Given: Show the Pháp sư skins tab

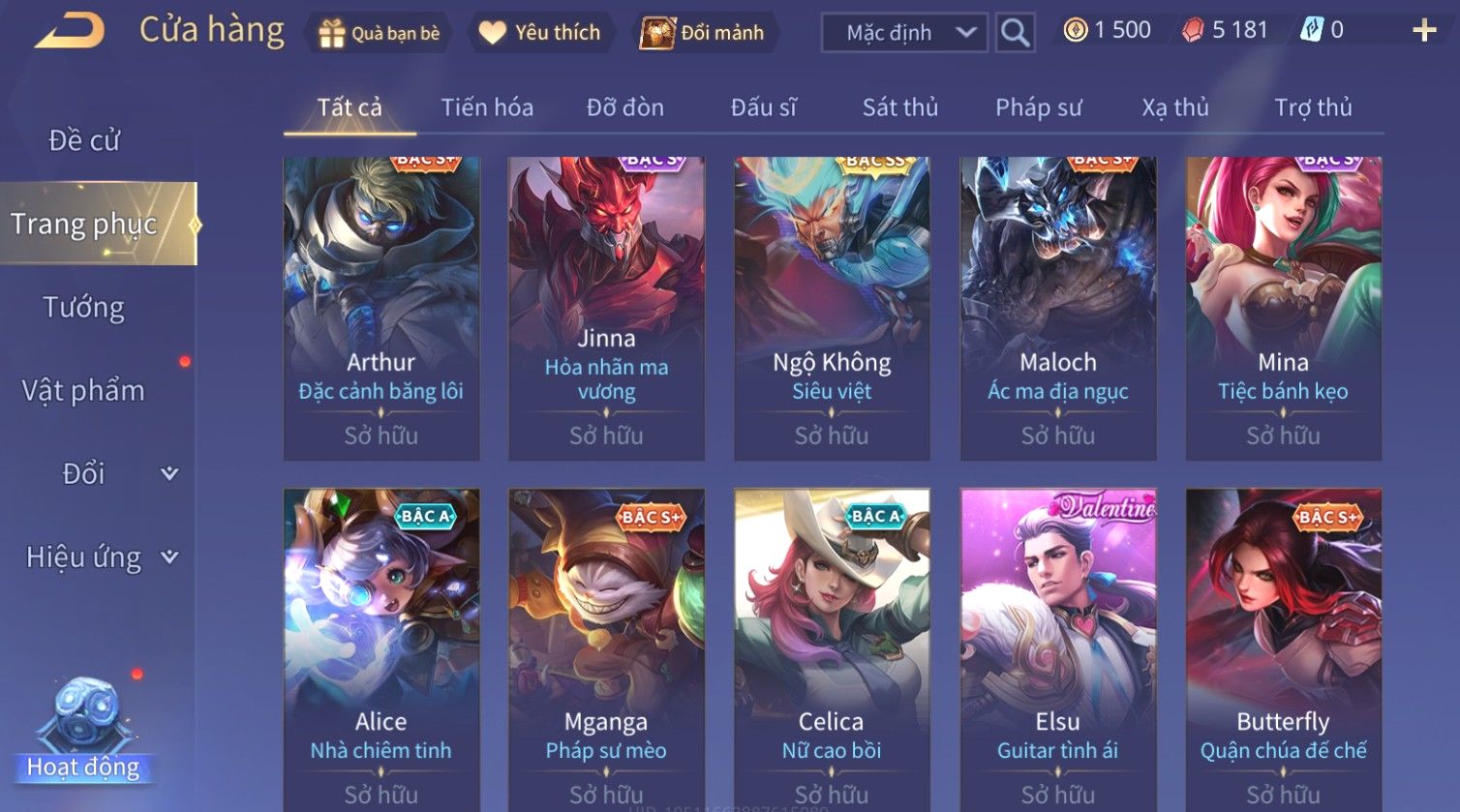Looking at the screenshot, I should (x=1039, y=107).
